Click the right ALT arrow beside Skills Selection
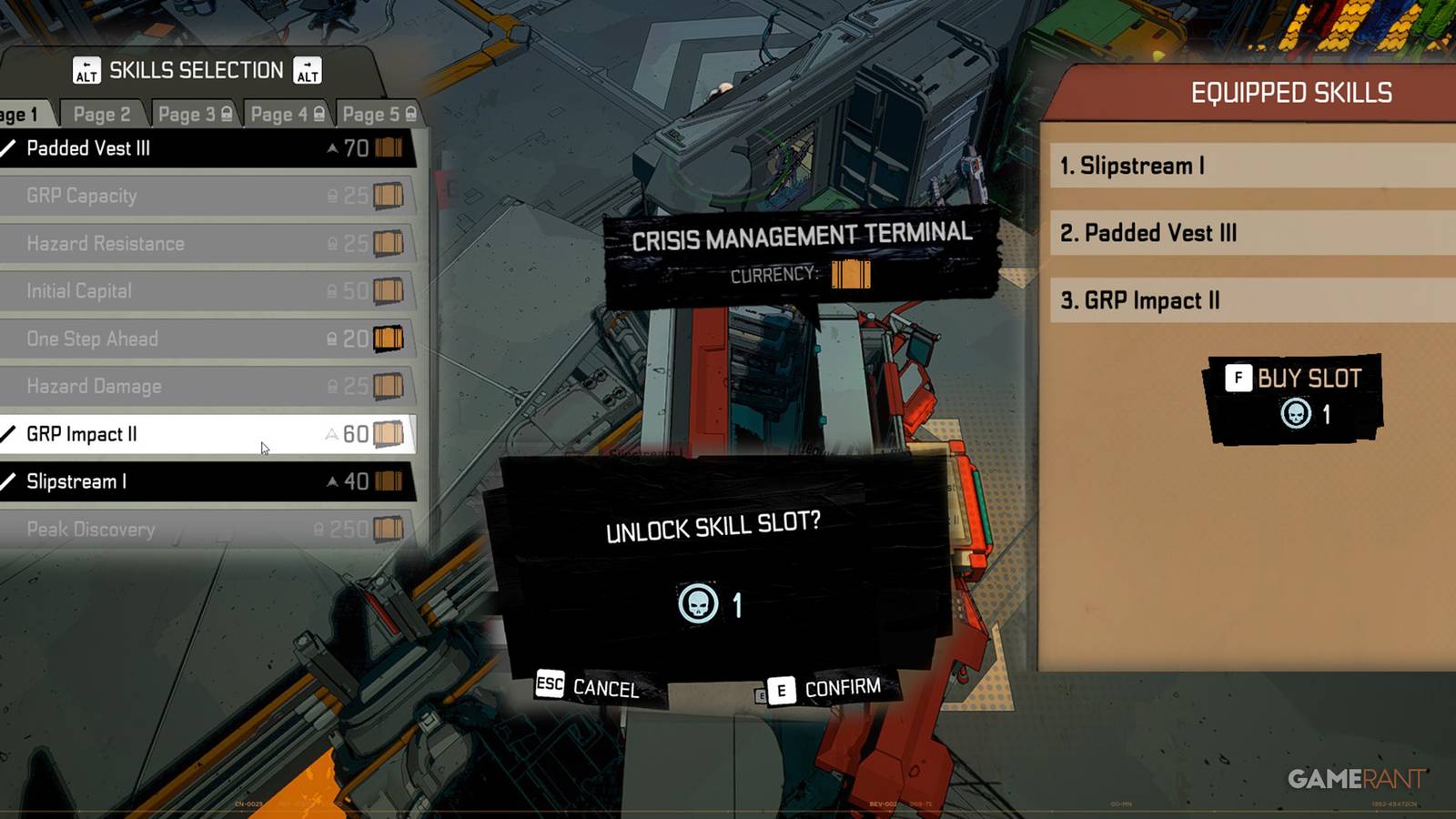The image size is (1456, 819). (306, 70)
